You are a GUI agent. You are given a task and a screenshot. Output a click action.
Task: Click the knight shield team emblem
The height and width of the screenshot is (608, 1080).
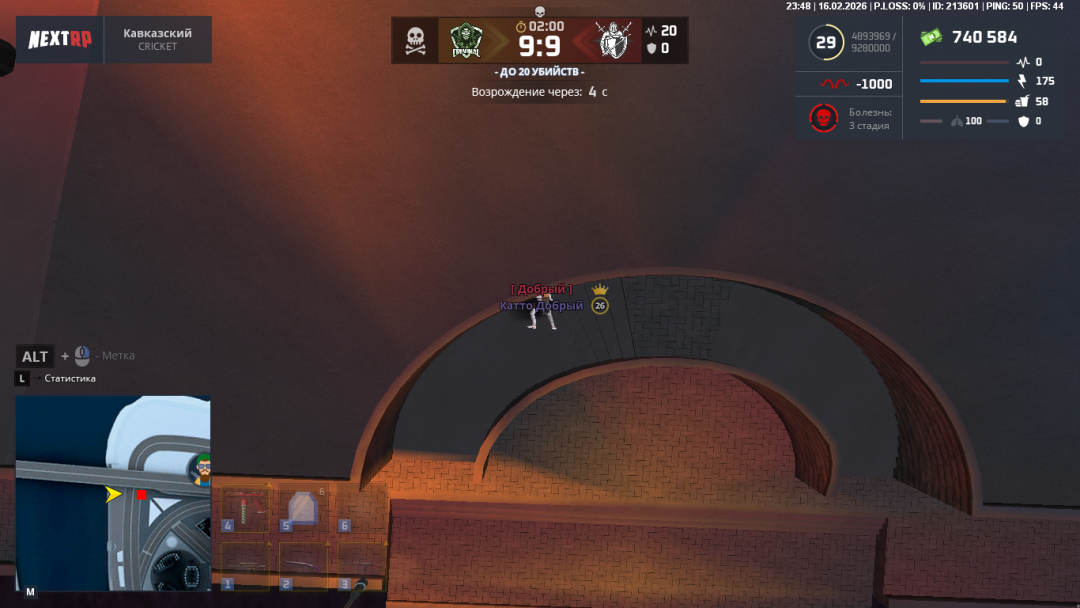[613, 40]
